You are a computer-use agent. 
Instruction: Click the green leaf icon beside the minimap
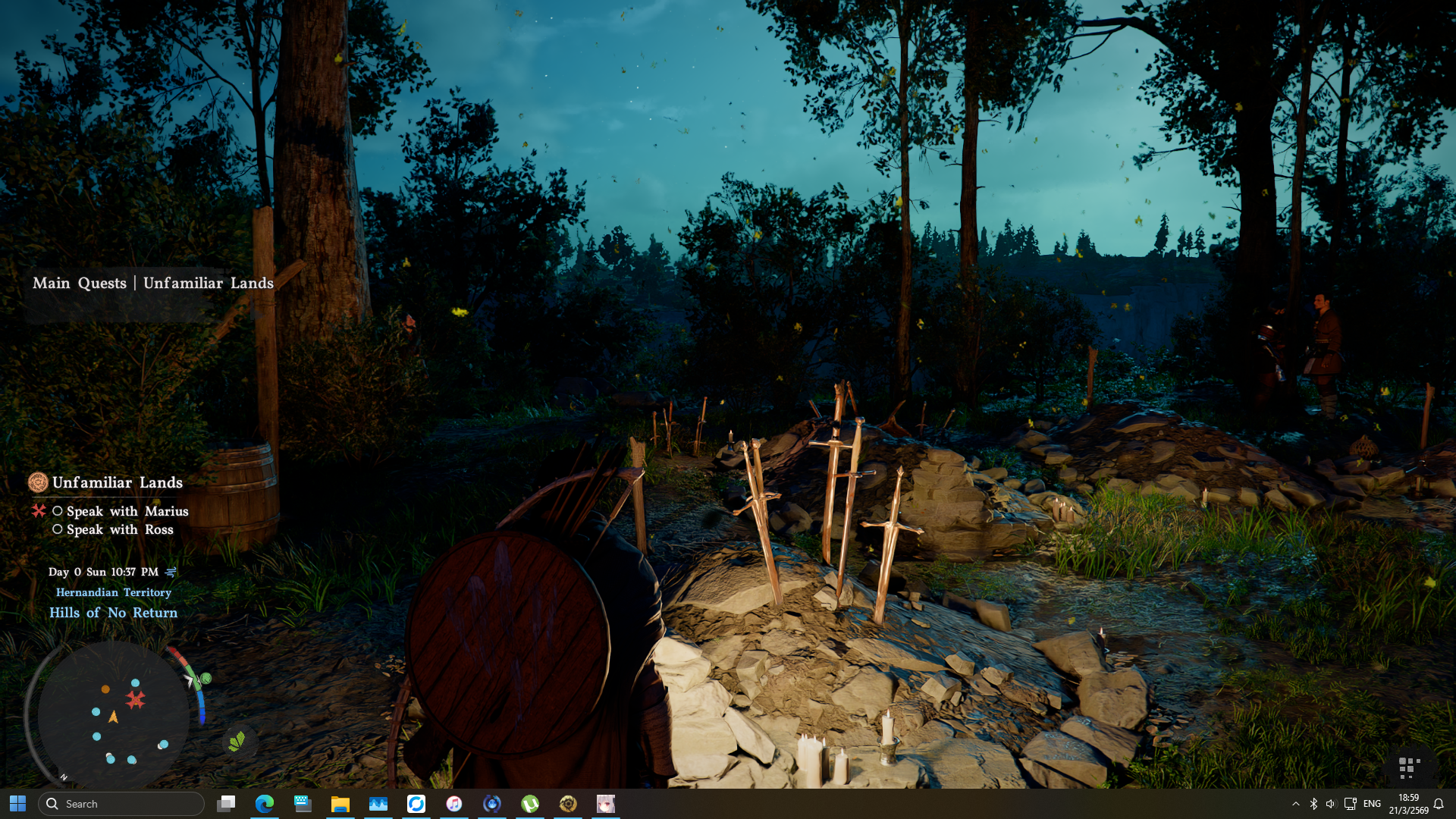point(237,741)
